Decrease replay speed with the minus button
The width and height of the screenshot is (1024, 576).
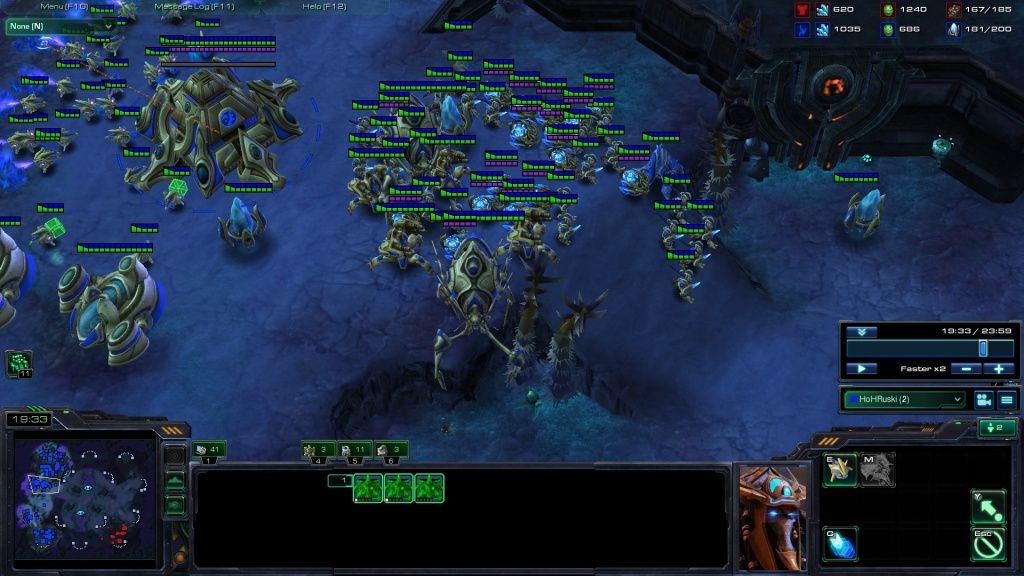coord(964,369)
